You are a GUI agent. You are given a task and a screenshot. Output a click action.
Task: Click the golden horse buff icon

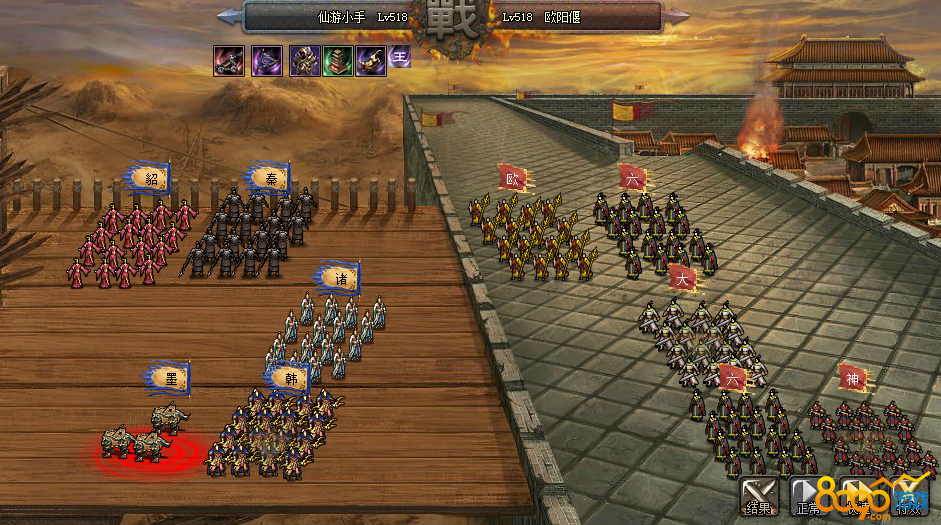coord(371,61)
